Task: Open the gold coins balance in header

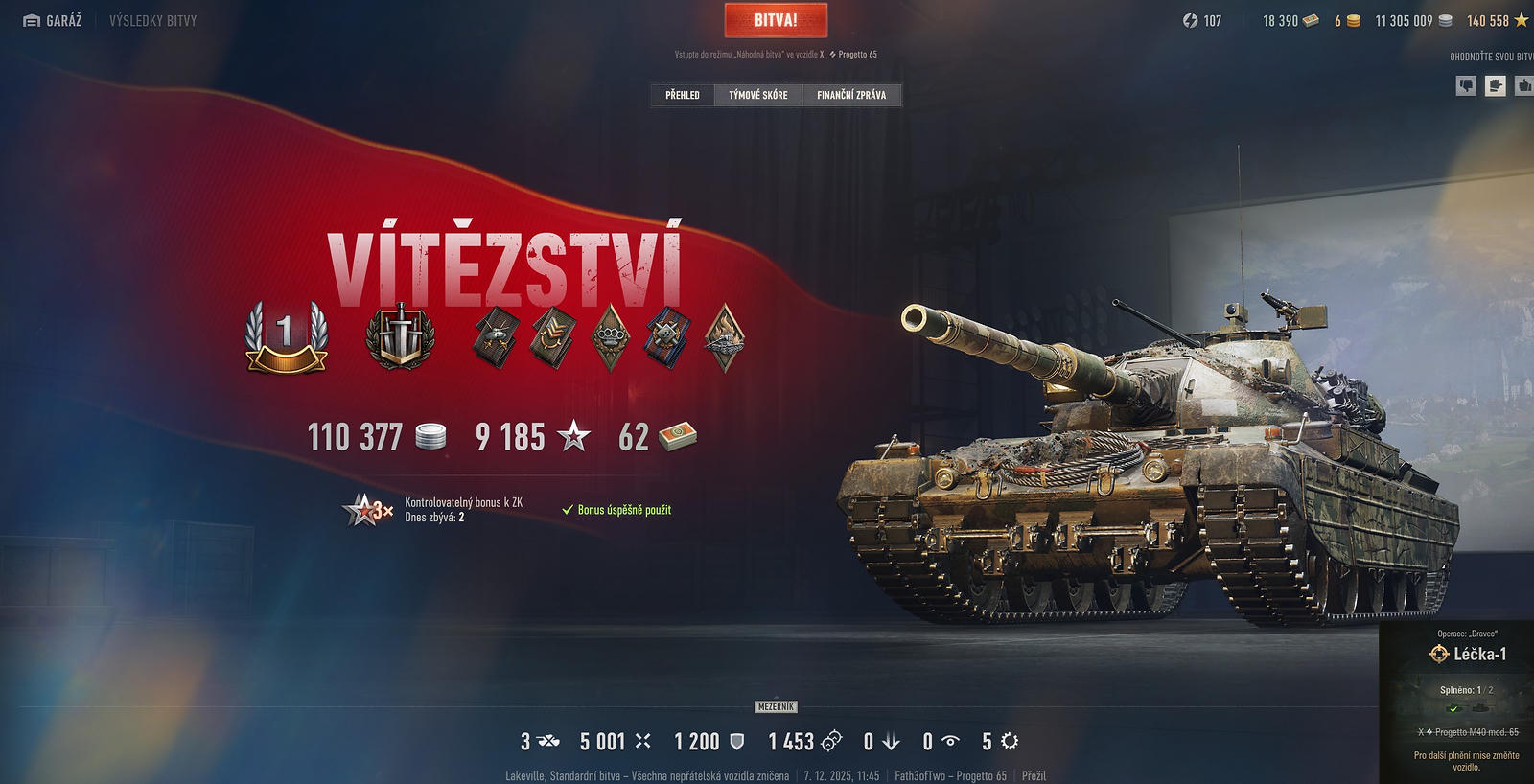Action: coord(1347,20)
